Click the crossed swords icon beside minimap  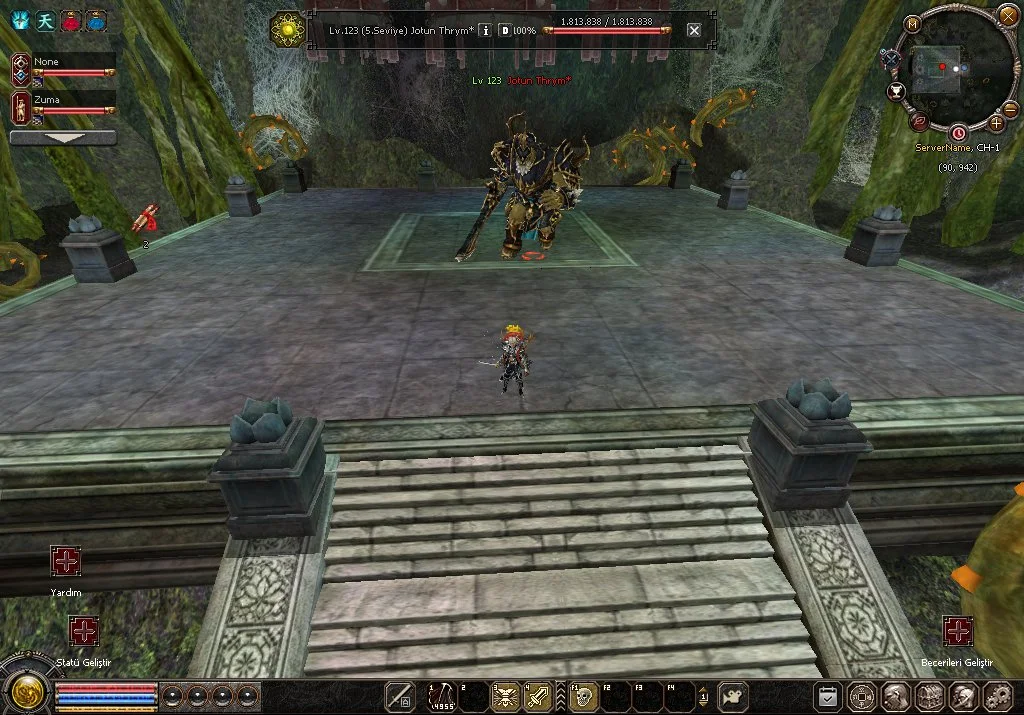pos(889,59)
